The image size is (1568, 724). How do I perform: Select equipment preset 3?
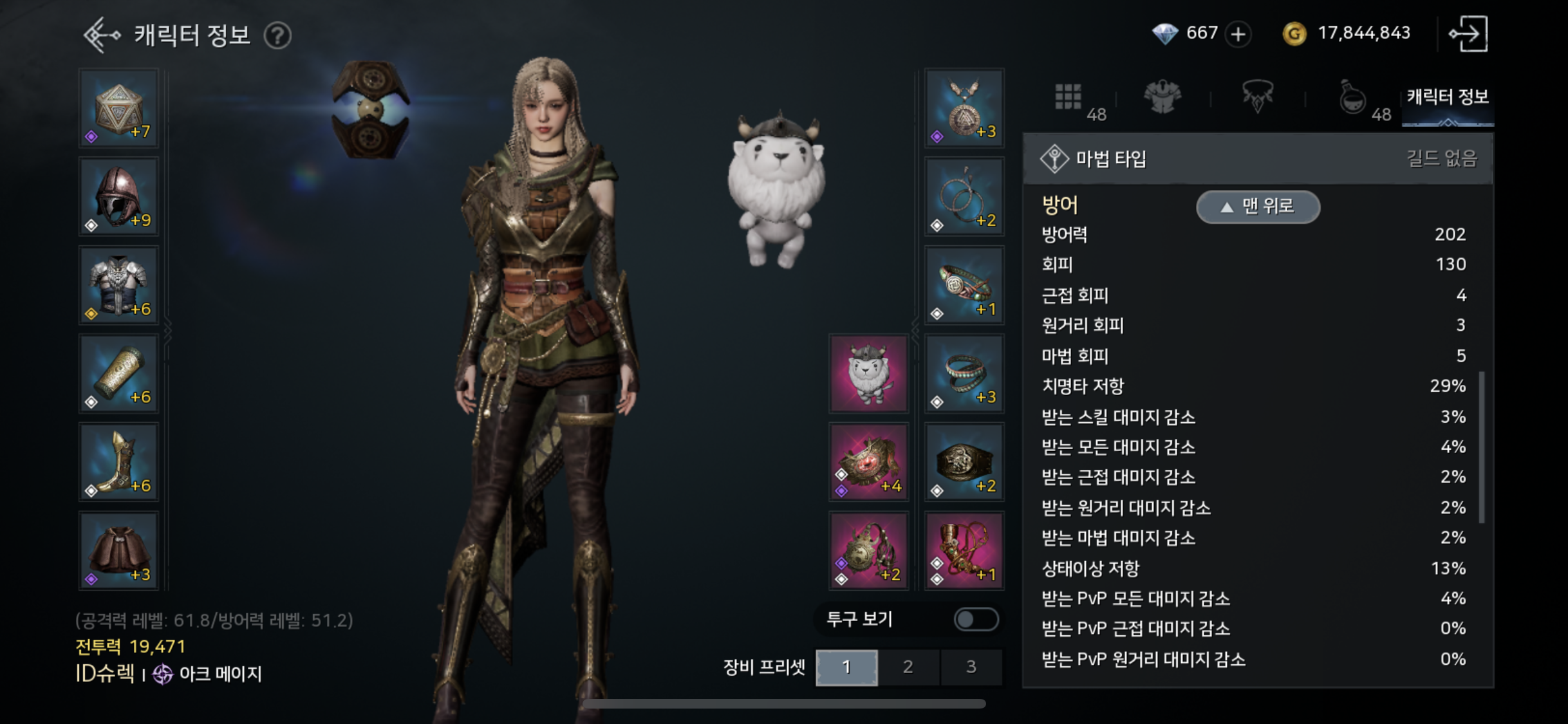(971, 667)
